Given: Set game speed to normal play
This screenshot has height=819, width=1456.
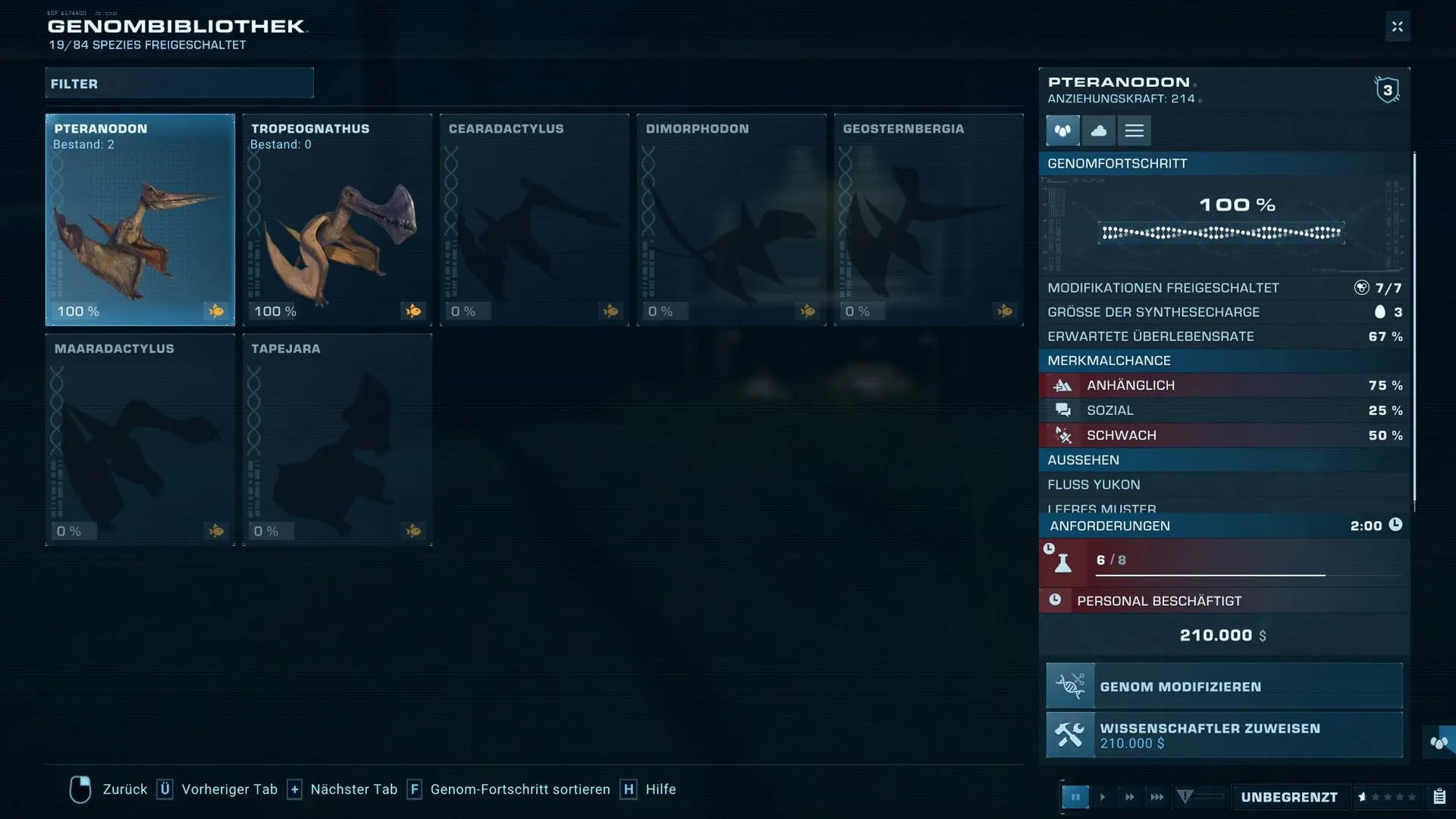Looking at the screenshot, I should (x=1103, y=797).
